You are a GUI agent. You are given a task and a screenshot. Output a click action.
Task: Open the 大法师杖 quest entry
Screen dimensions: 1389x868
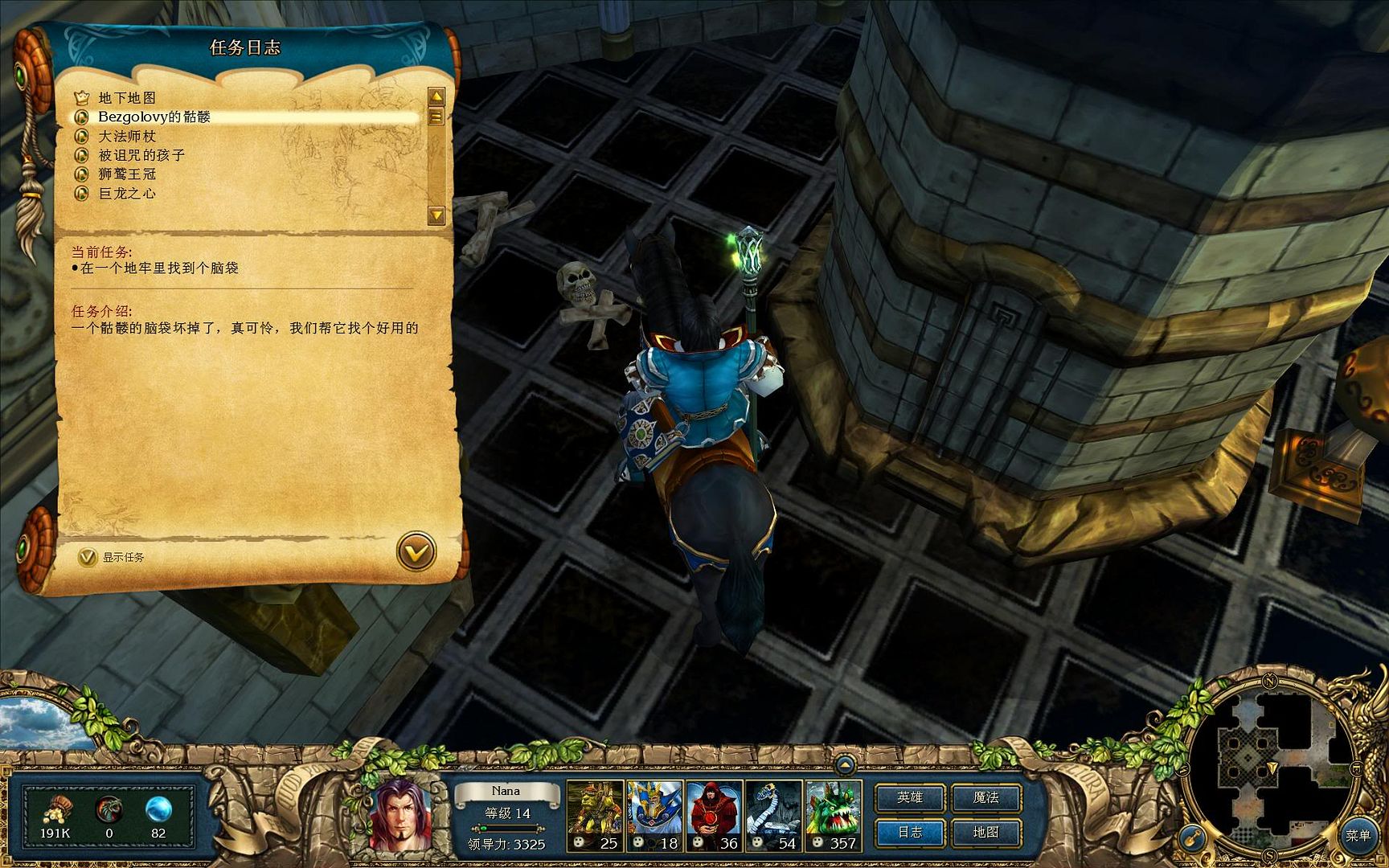(127, 137)
